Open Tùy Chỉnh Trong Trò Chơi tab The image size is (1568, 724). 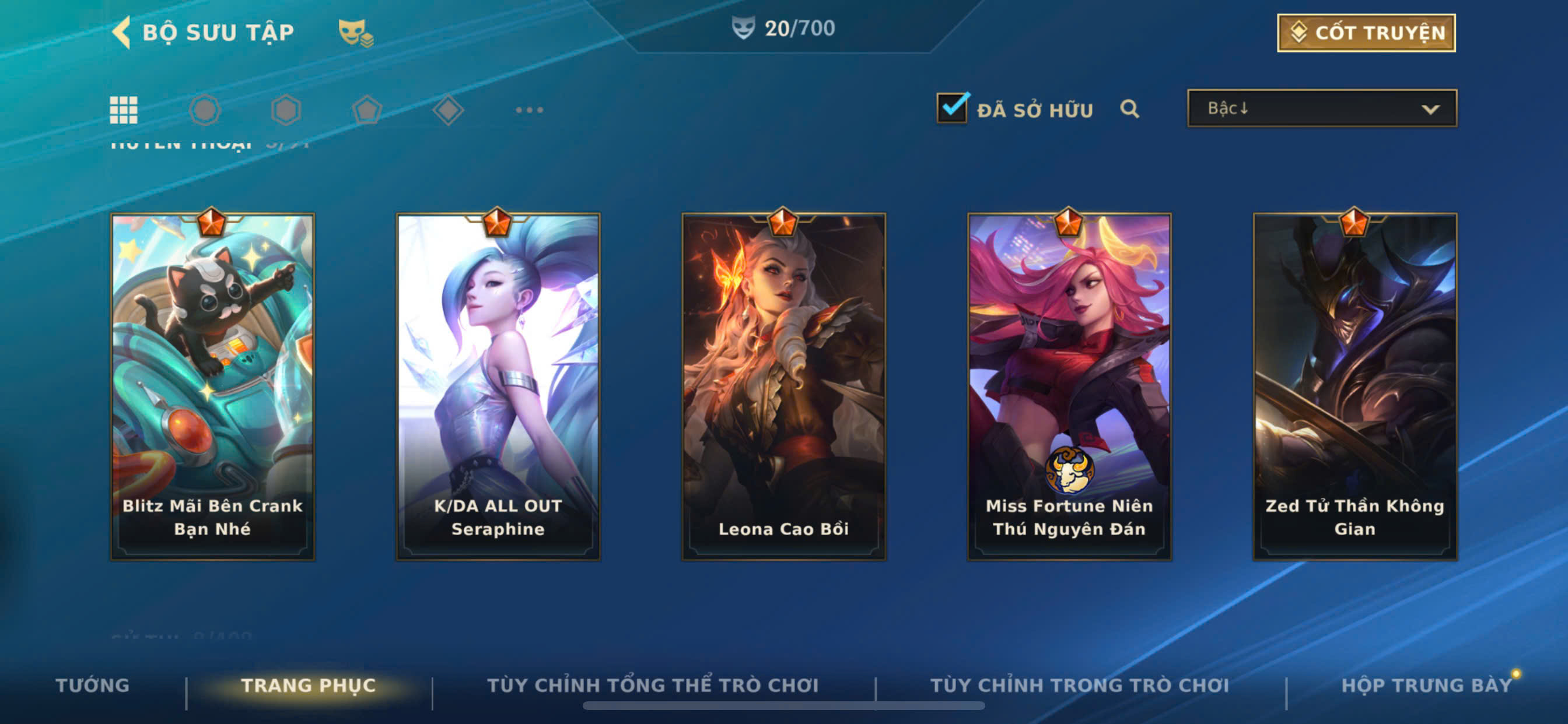(1079, 685)
